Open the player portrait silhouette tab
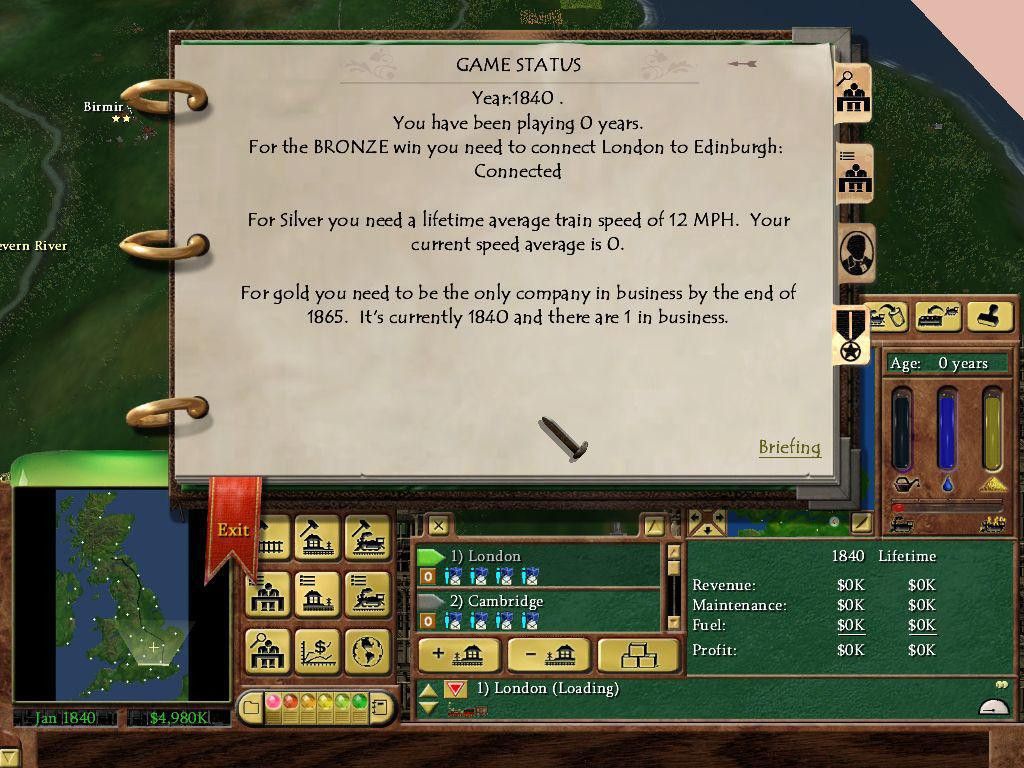Image resolution: width=1024 pixels, height=768 pixels. 855,253
